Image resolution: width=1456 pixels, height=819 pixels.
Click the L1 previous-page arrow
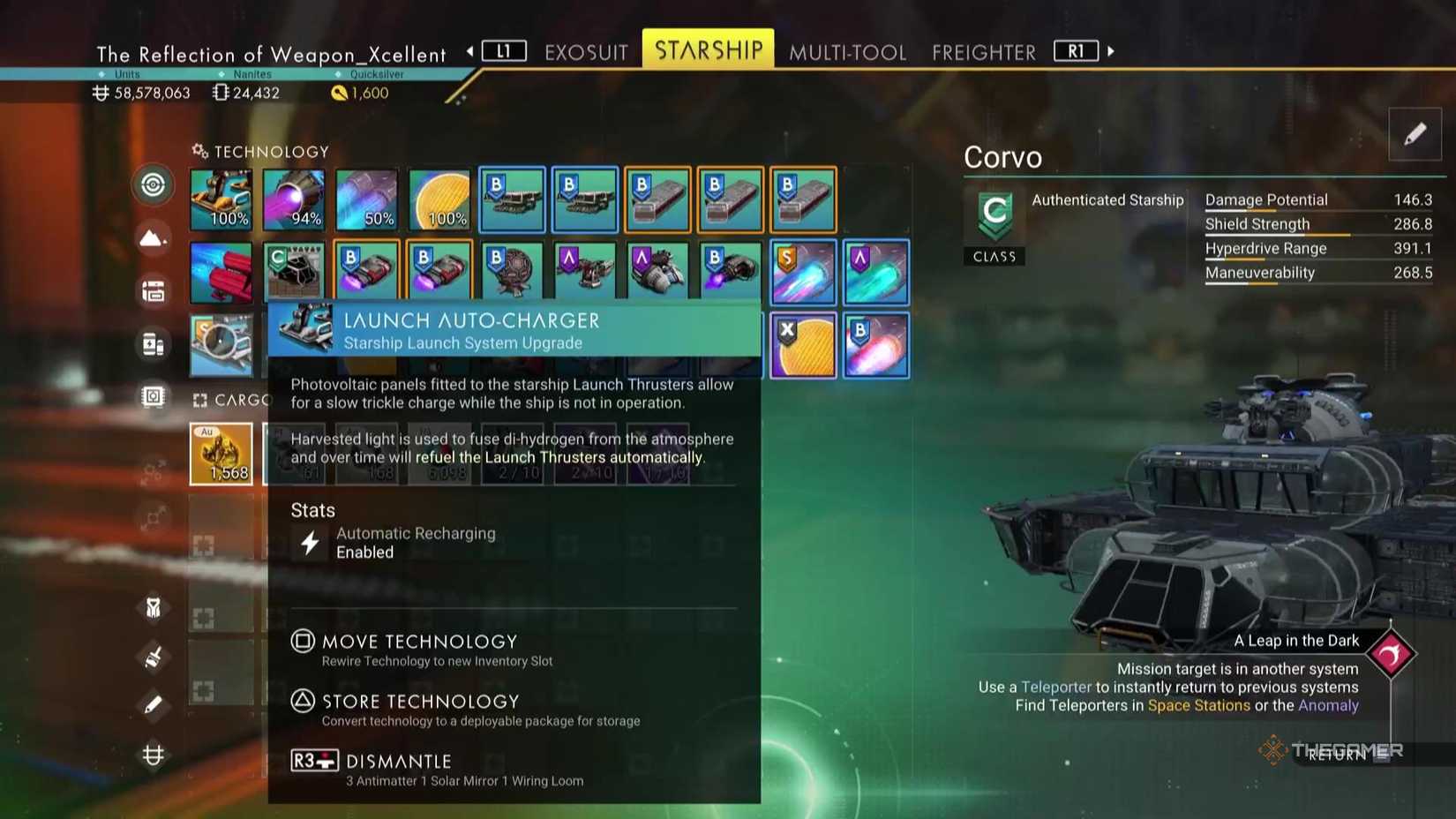pyautogui.click(x=504, y=51)
